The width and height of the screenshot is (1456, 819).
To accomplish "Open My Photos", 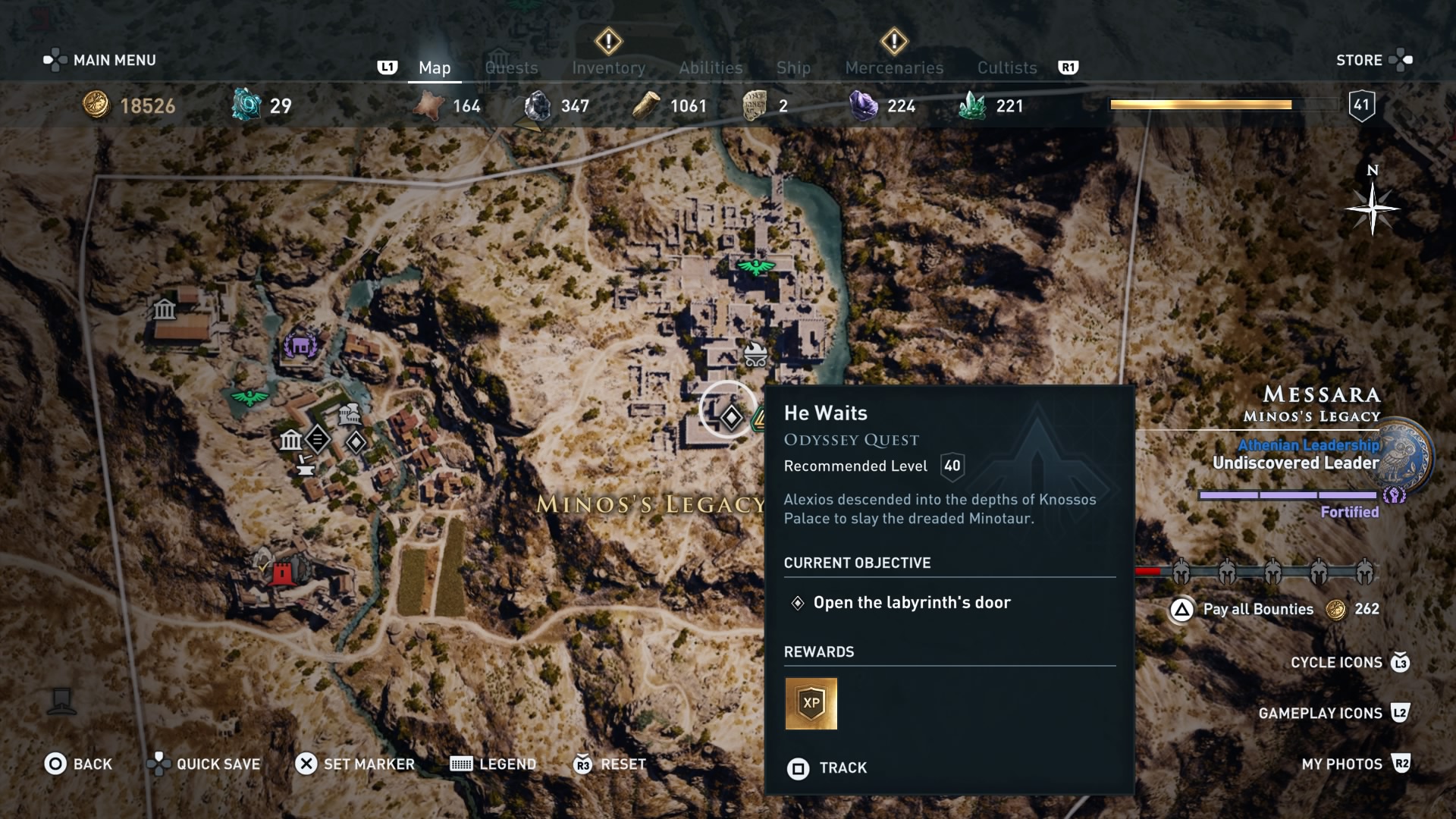I will (1355, 764).
